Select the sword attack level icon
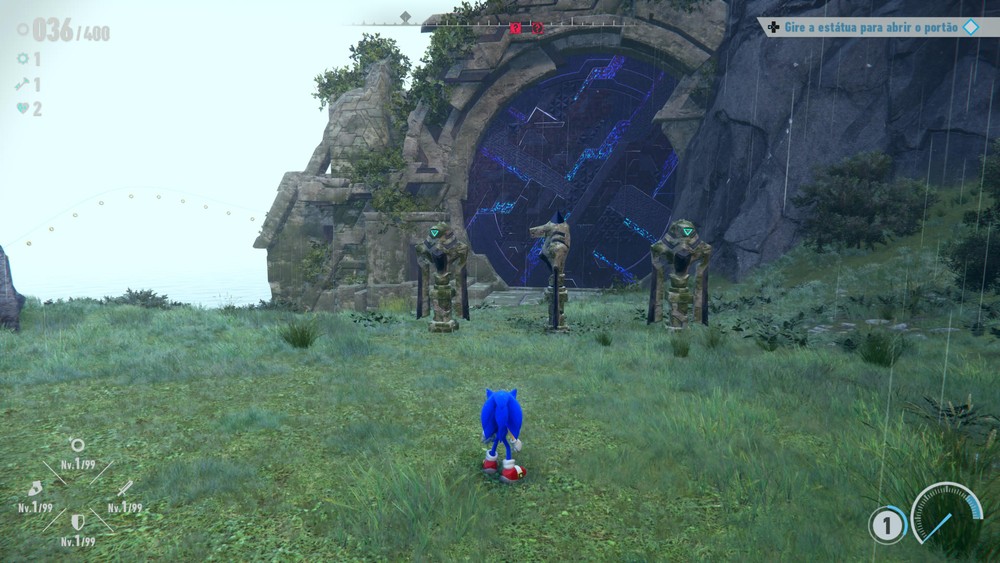Image resolution: width=1000 pixels, height=563 pixels. (124, 488)
